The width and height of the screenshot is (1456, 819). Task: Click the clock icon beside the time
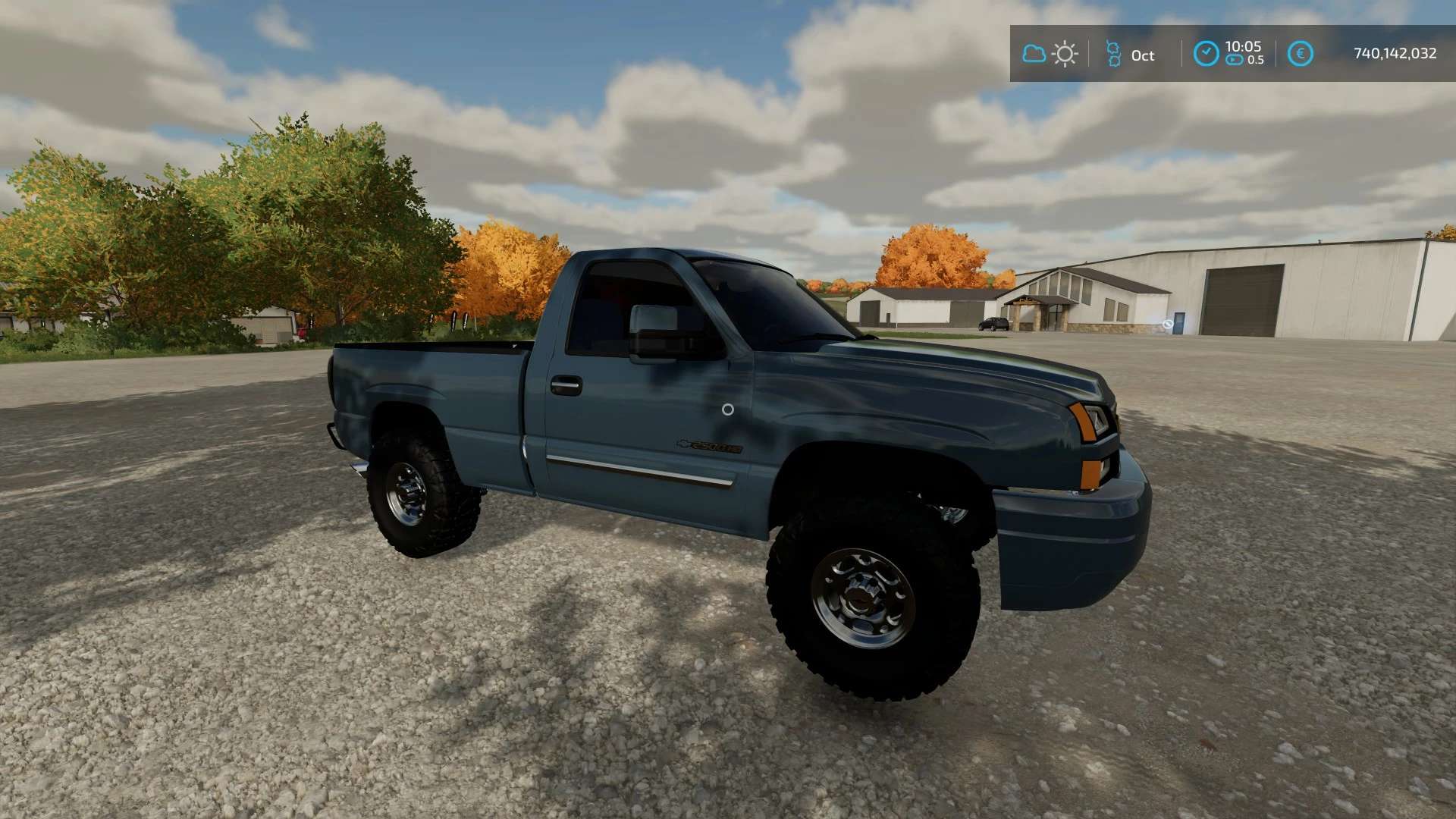[x=1206, y=54]
